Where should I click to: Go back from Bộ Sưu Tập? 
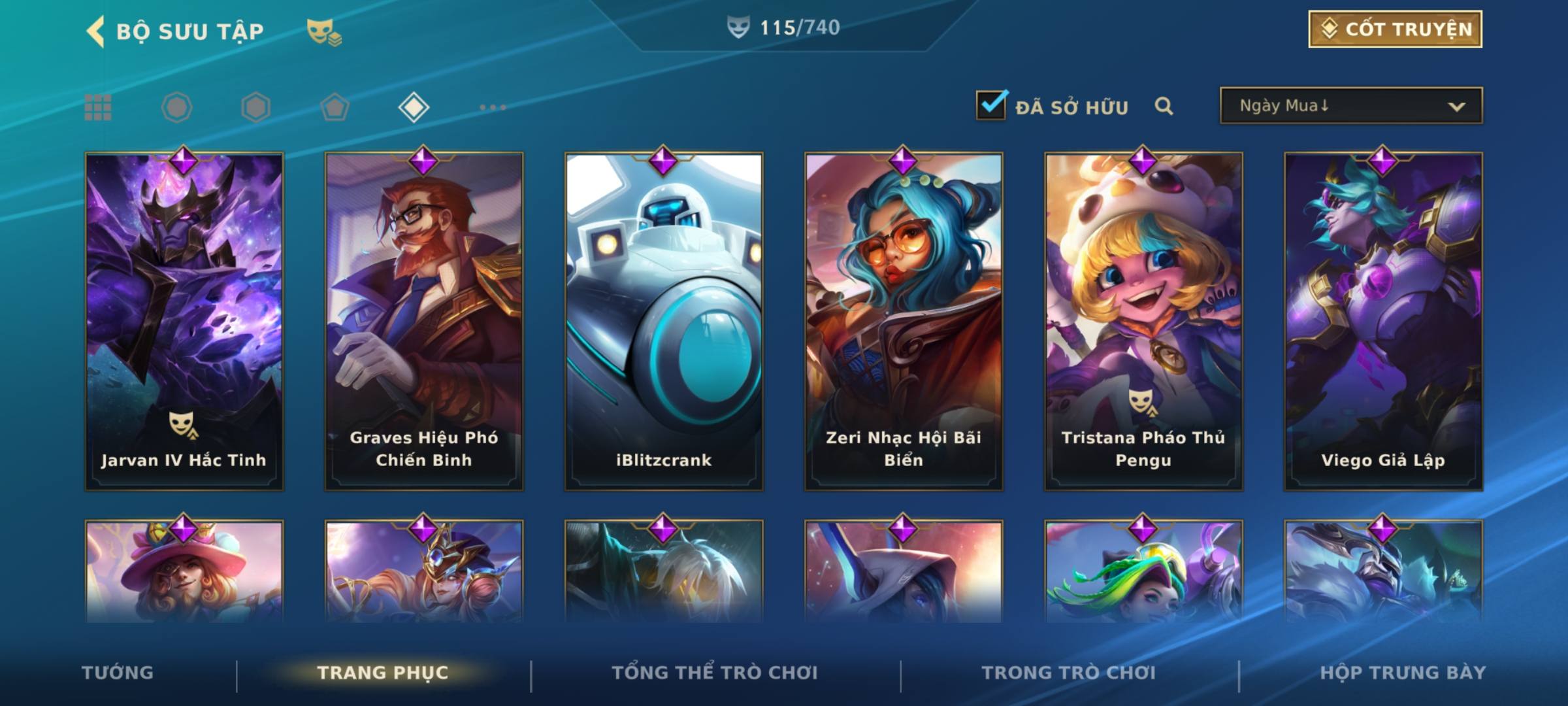(96, 31)
